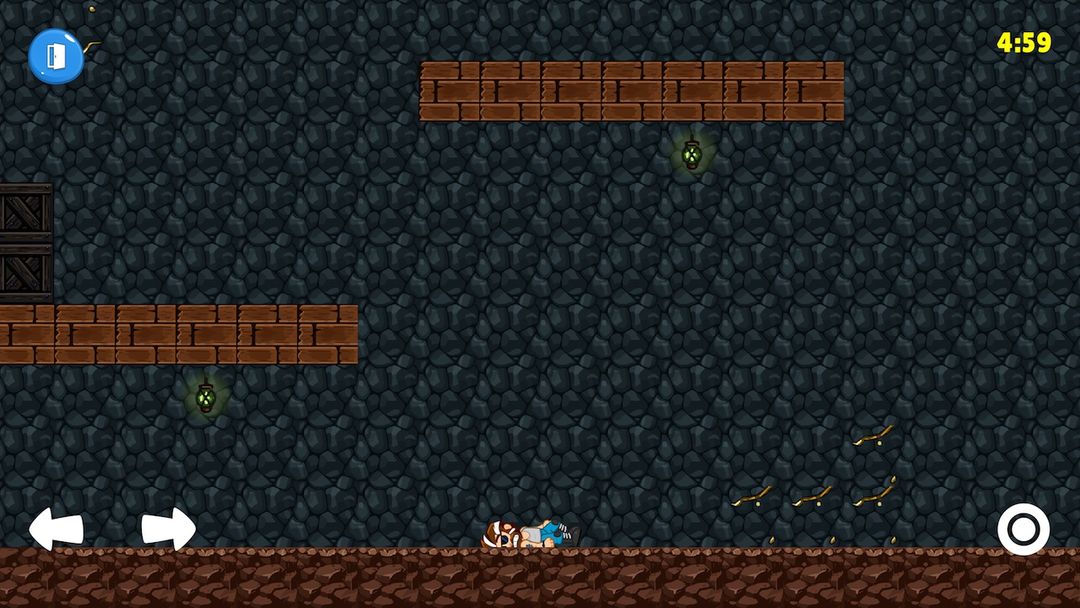Tap the blue door exit button

pyautogui.click(x=55, y=55)
